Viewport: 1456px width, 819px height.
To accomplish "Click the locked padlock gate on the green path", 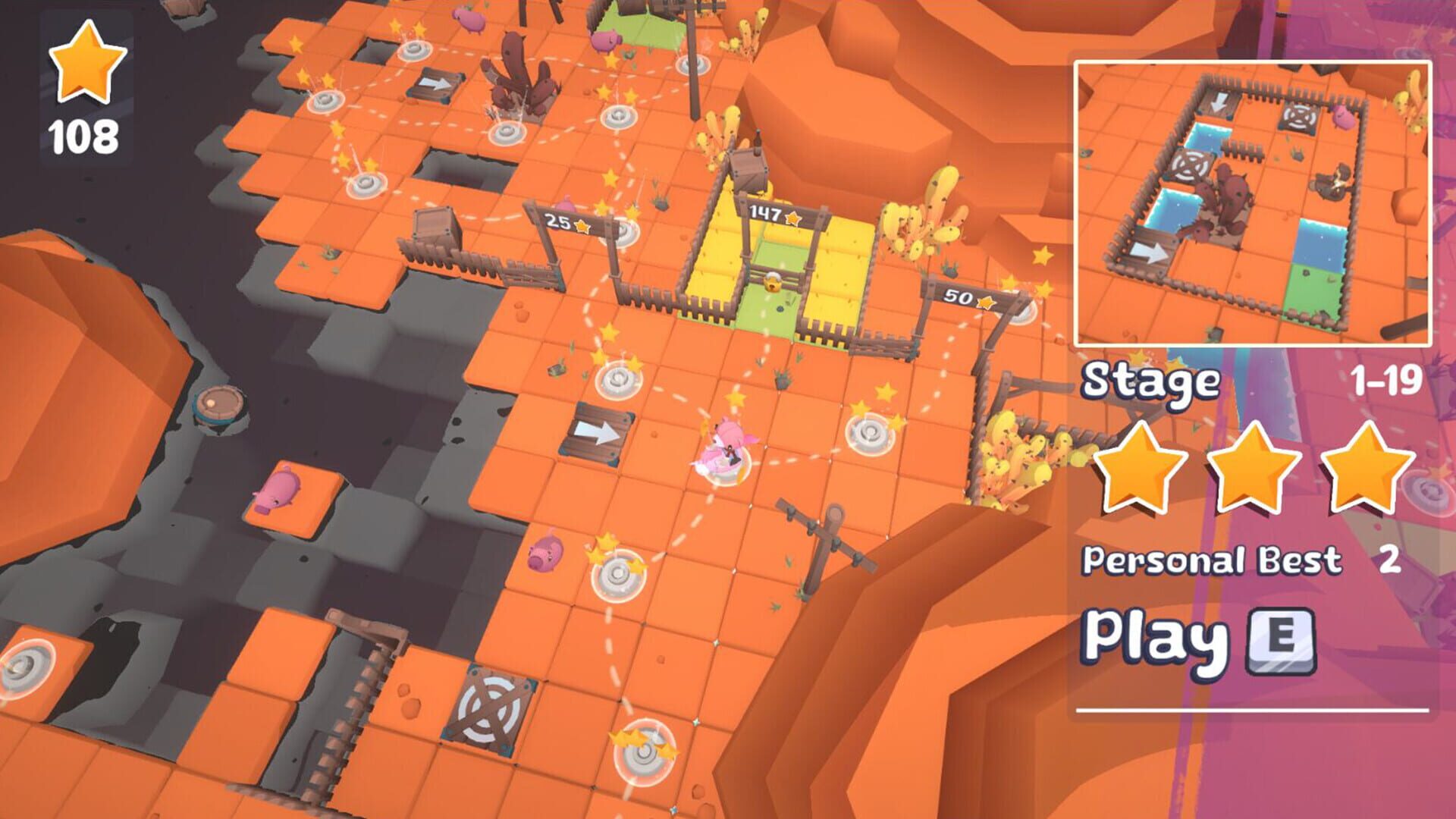I will click(773, 281).
